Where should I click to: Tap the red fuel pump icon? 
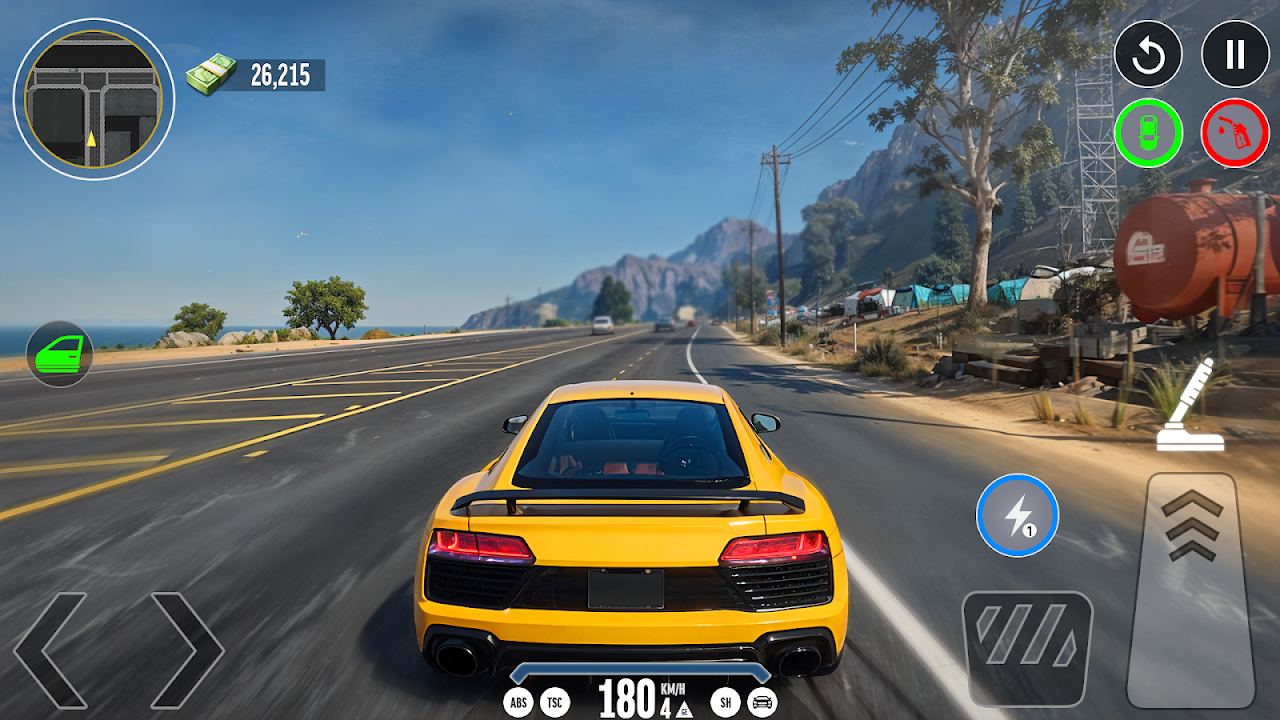[x=1235, y=133]
